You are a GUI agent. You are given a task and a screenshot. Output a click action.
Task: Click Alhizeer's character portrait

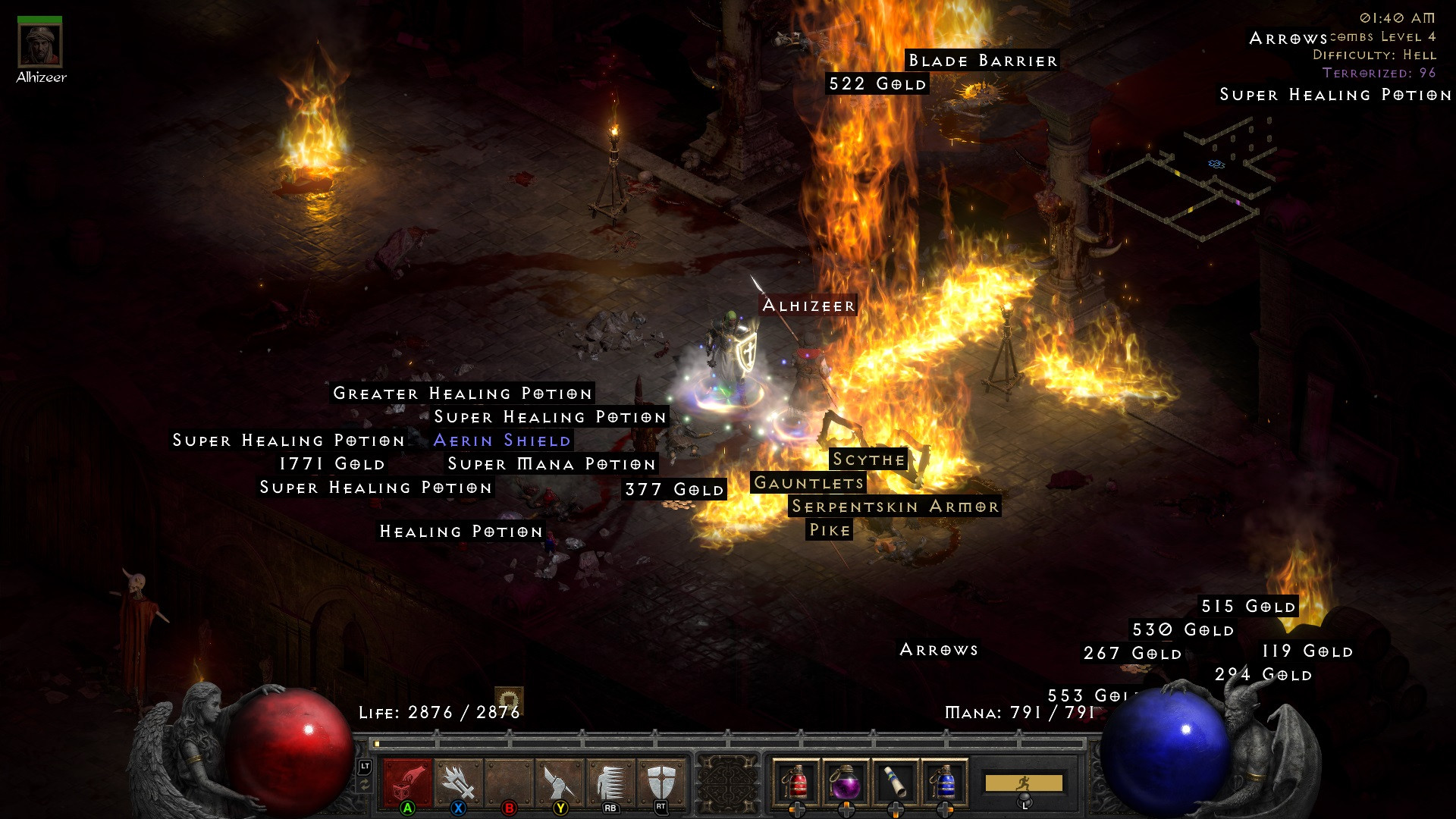[42, 47]
